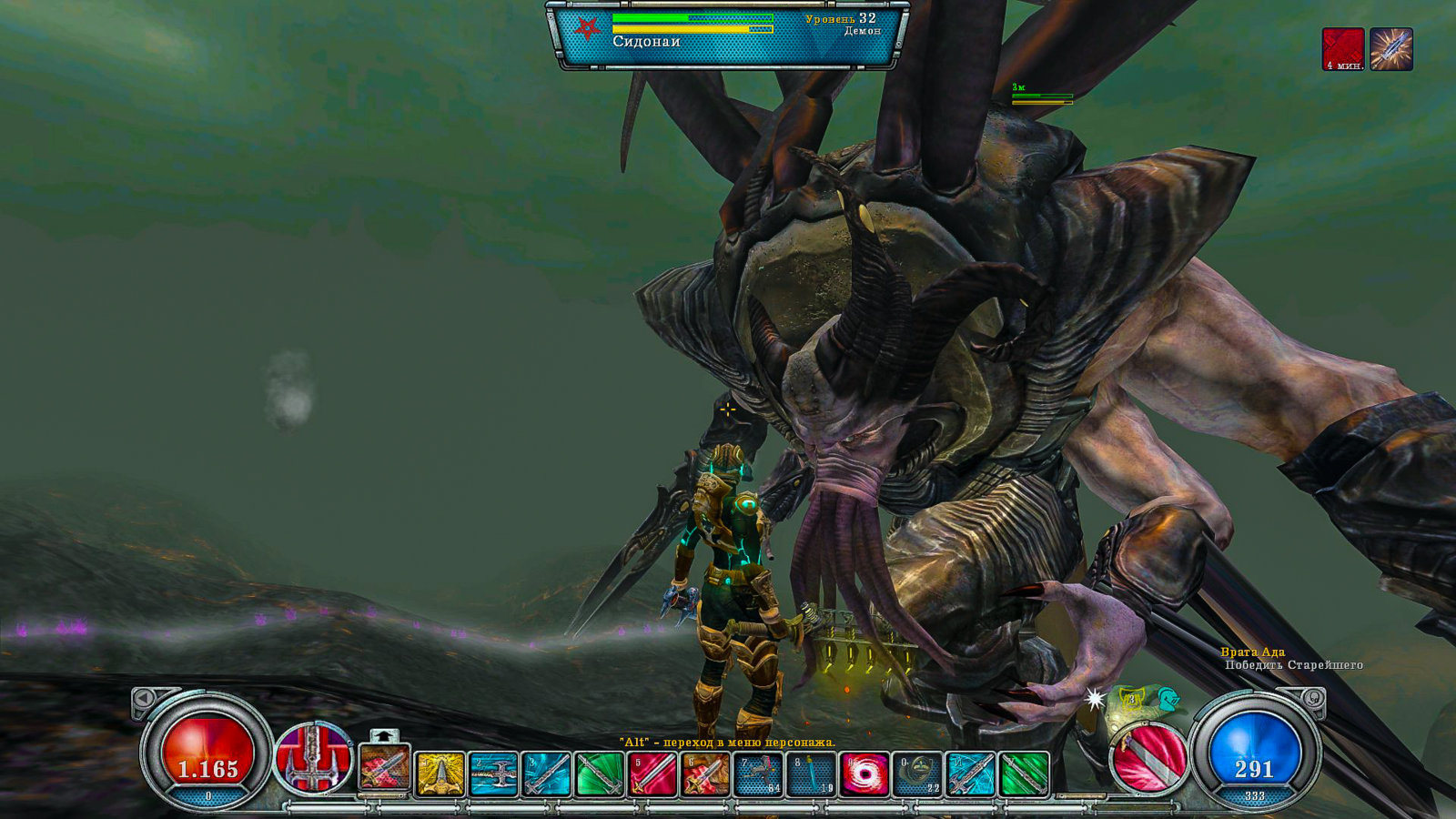Use the blue injector item with count 19
The width and height of the screenshot is (1456, 819).
[811, 774]
